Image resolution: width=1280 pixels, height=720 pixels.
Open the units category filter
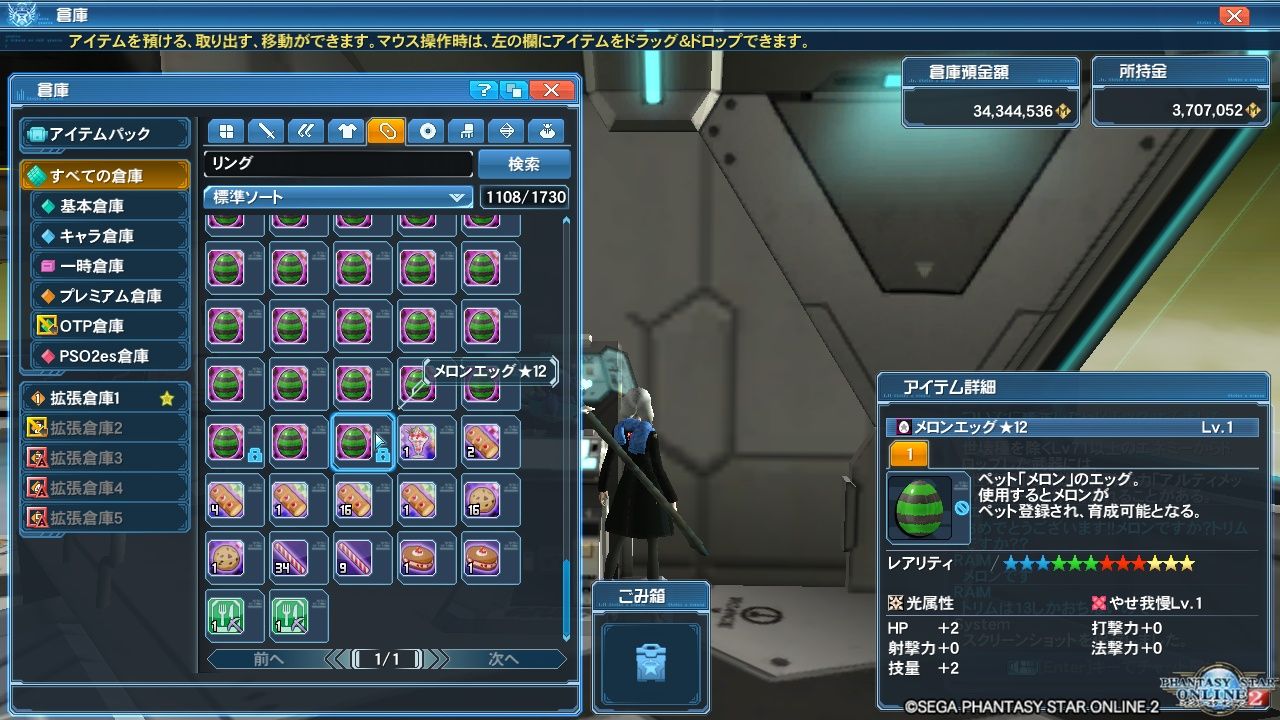coord(305,131)
